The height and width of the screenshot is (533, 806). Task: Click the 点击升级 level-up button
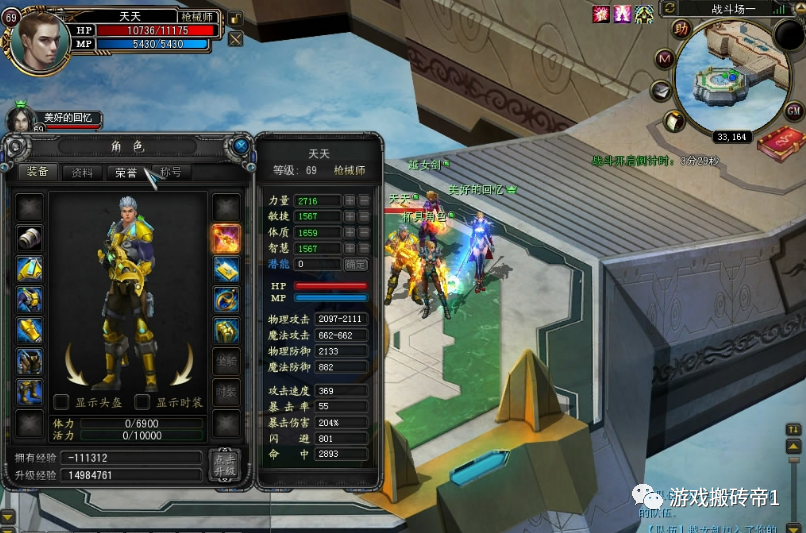(225, 464)
